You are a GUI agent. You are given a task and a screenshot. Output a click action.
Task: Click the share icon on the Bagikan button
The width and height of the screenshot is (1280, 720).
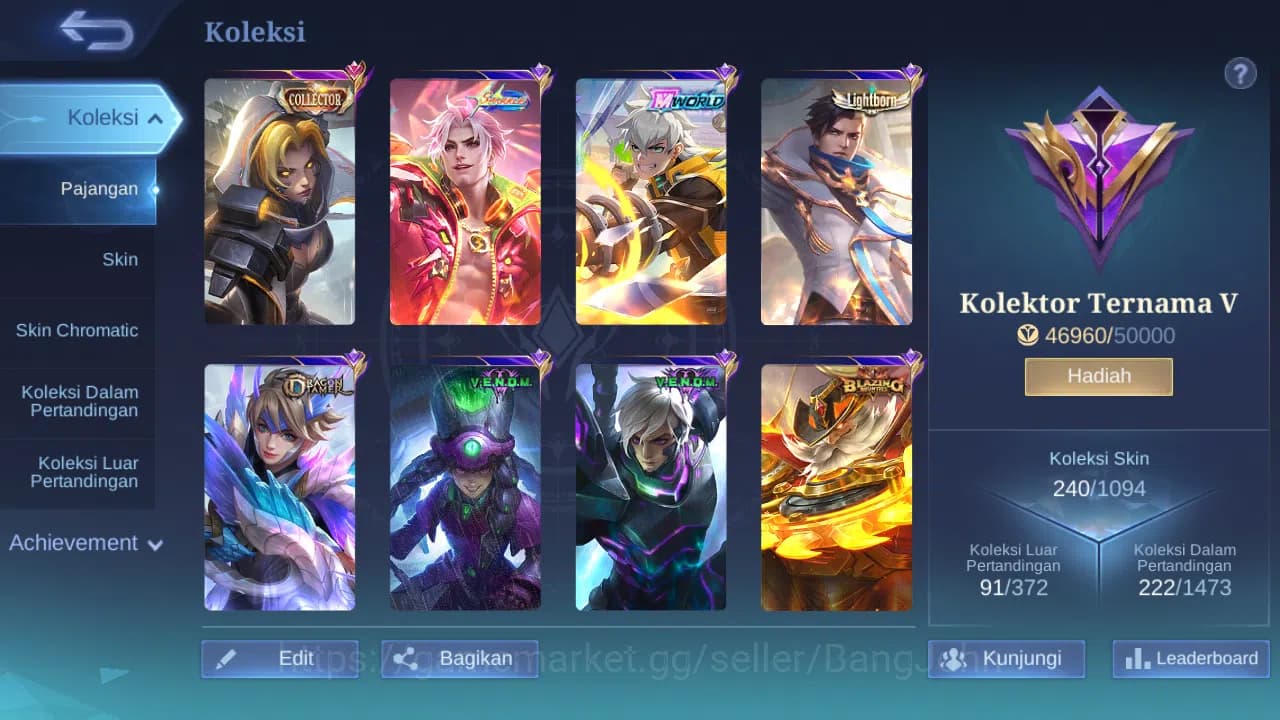pos(405,658)
